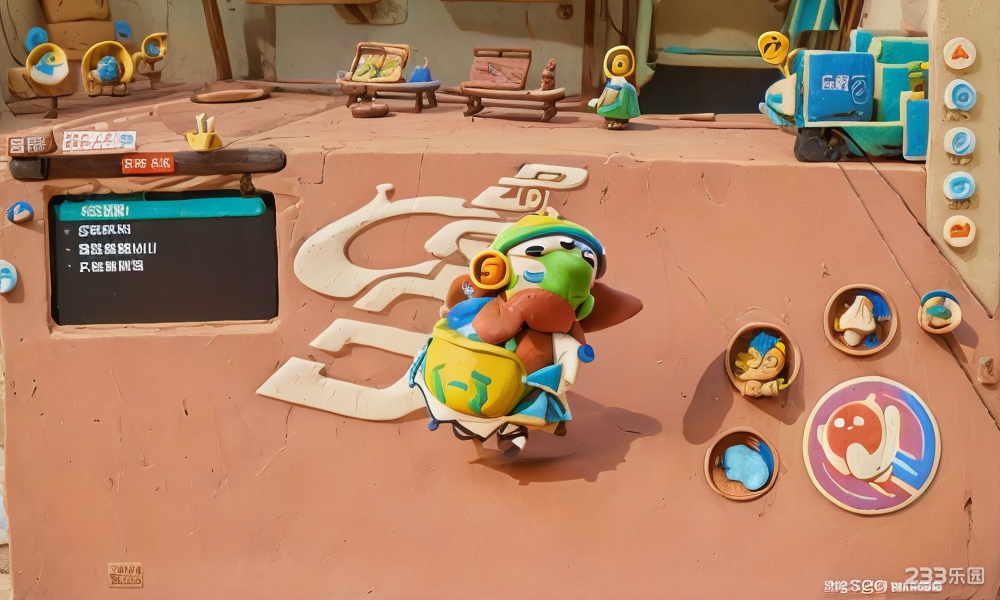Activate the large pink and blue main action button
The height and width of the screenshot is (600, 1000).
tap(871, 444)
